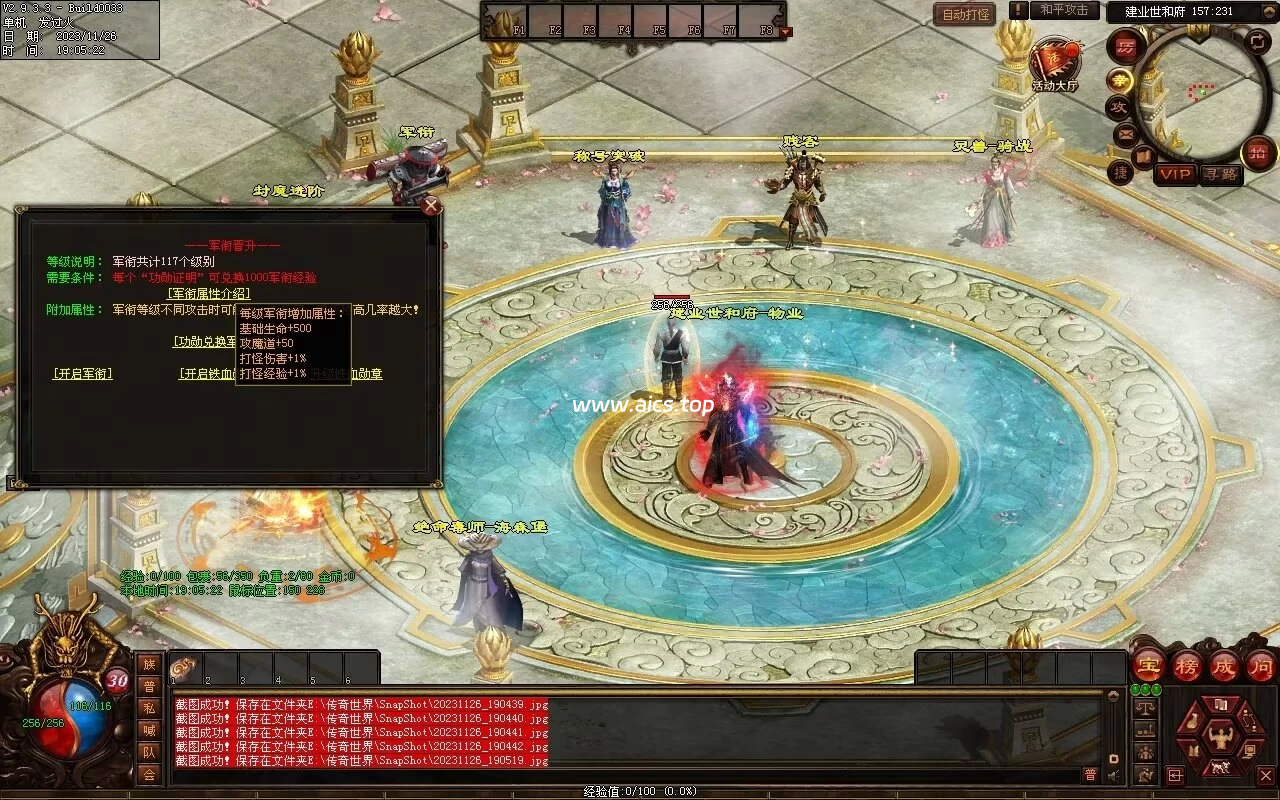The image size is (1280, 800).
Task: Open the VIP panel
Action: click(x=1176, y=175)
